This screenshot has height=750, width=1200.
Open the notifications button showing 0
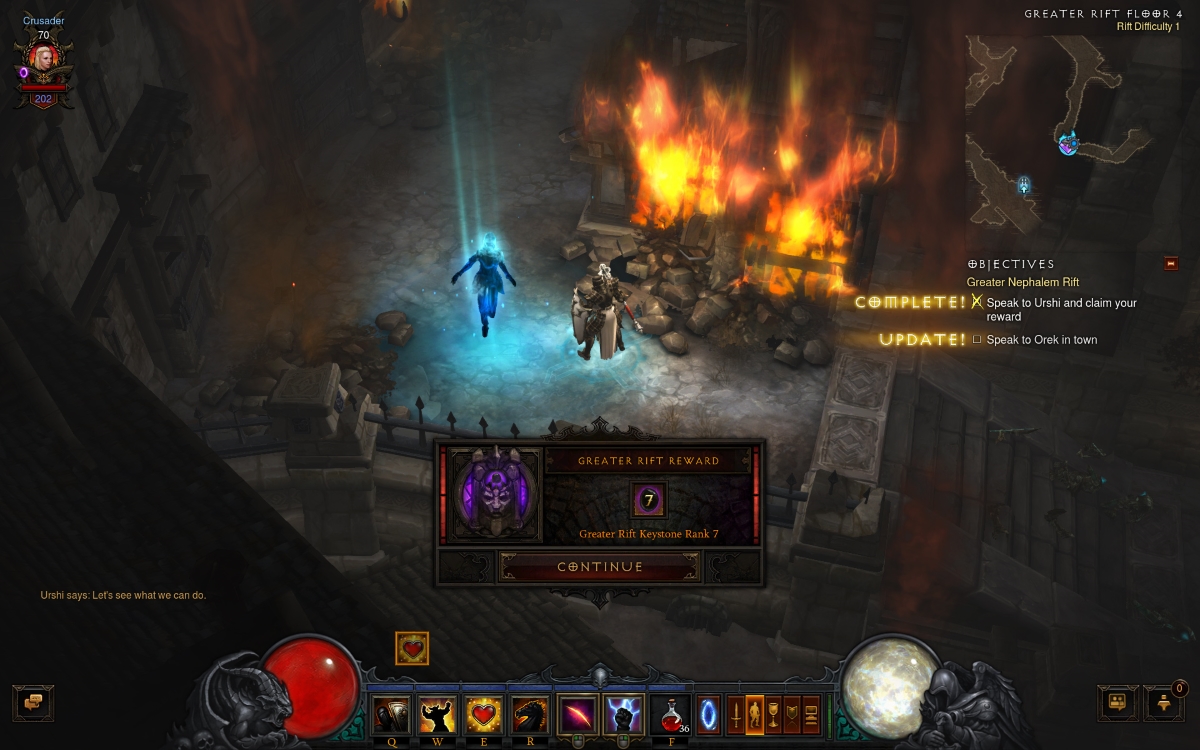(1163, 703)
